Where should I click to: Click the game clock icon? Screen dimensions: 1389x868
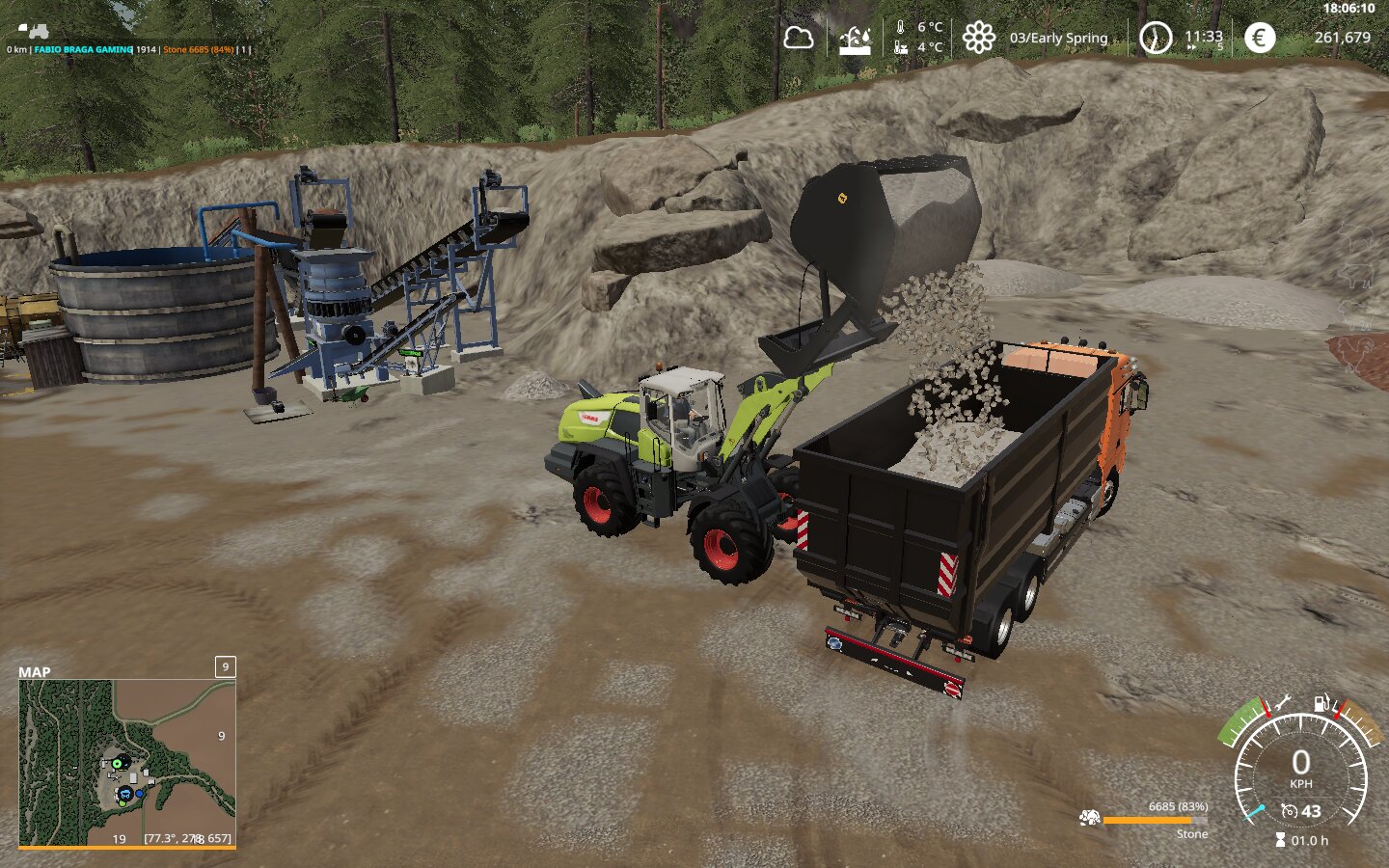click(1155, 39)
